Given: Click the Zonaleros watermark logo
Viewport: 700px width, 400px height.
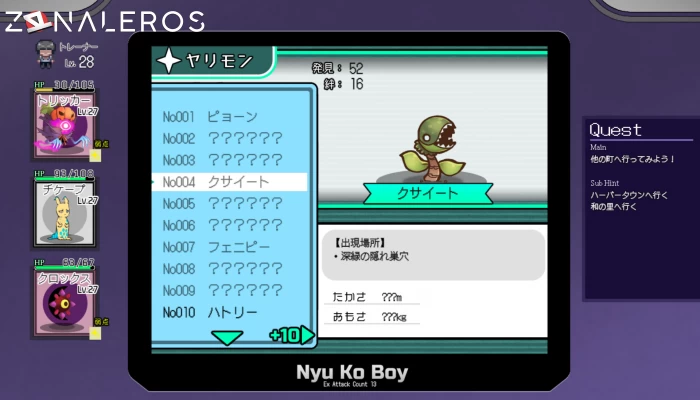Looking at the screenshot, I should pyautogui.click(x=103, y=20).
